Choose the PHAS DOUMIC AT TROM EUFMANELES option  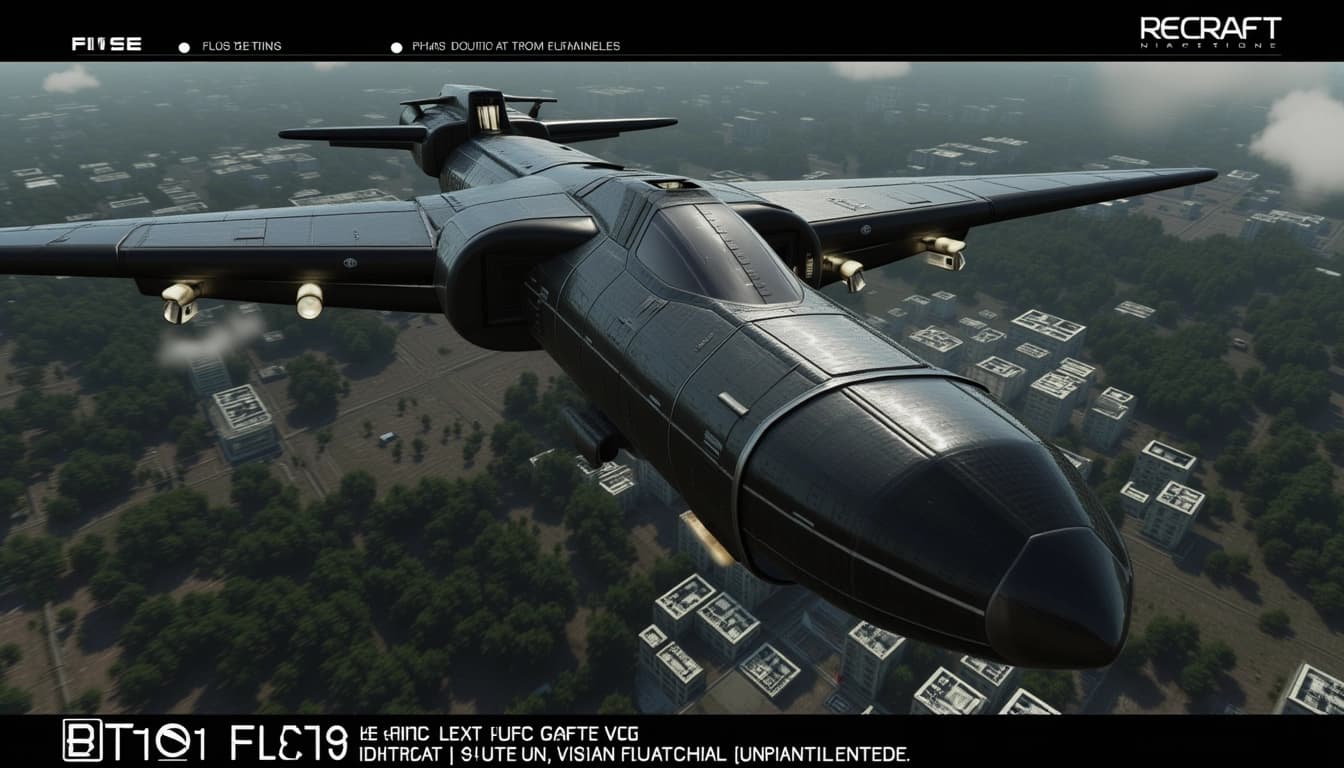coord(515,46)
